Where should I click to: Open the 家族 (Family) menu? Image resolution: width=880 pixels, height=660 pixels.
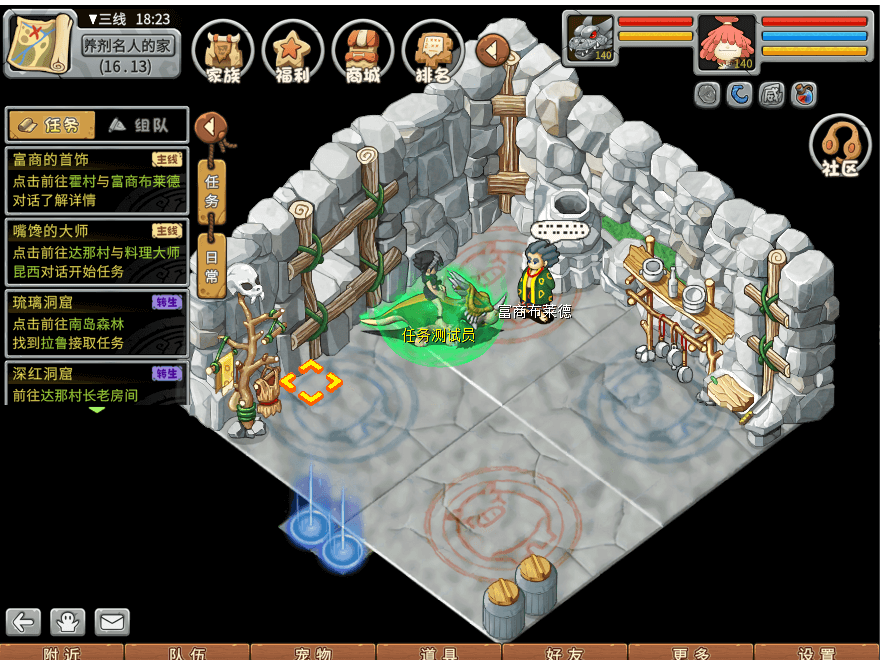(222, 50)
